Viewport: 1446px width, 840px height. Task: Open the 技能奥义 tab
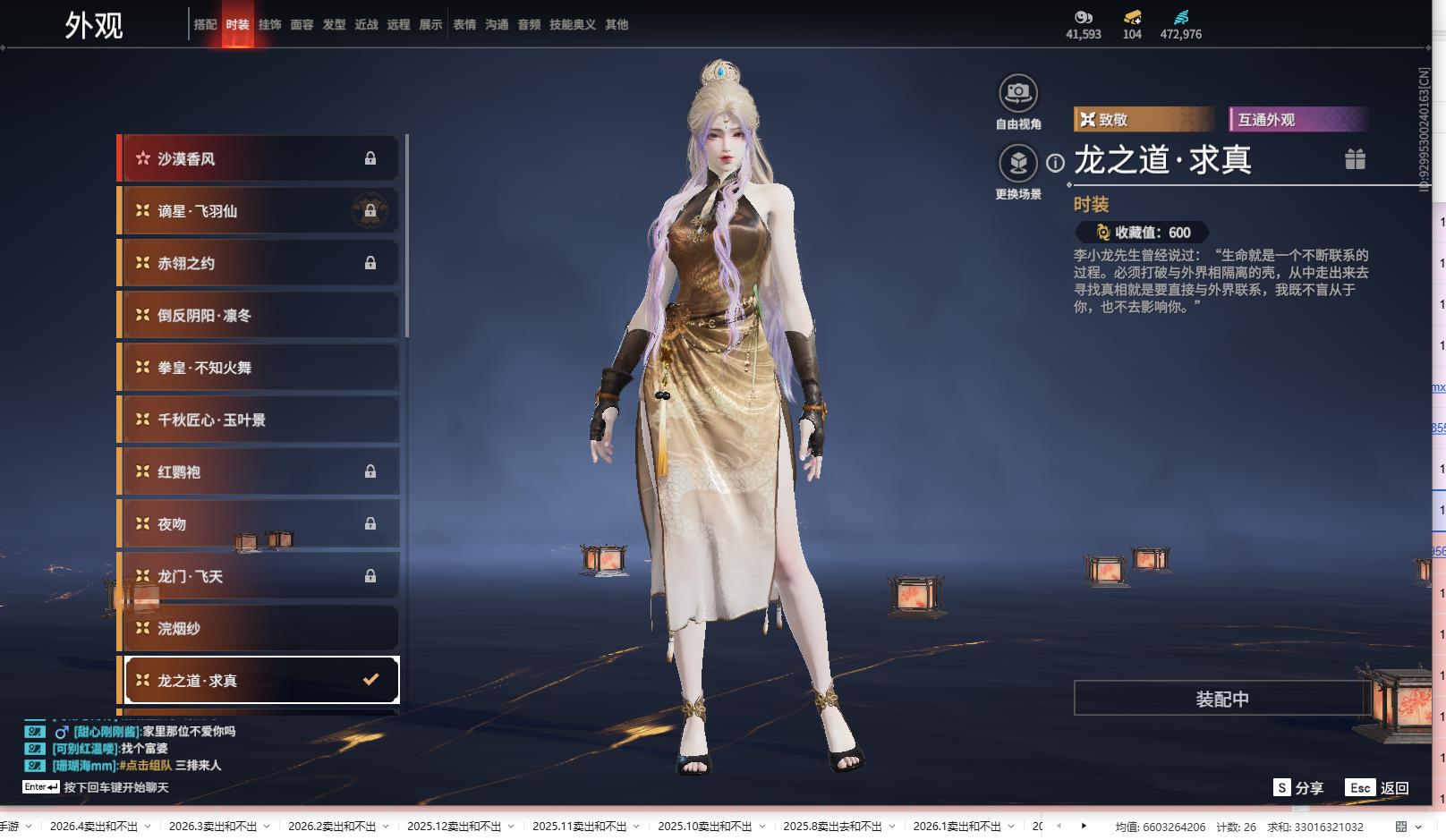pos(573,25)
